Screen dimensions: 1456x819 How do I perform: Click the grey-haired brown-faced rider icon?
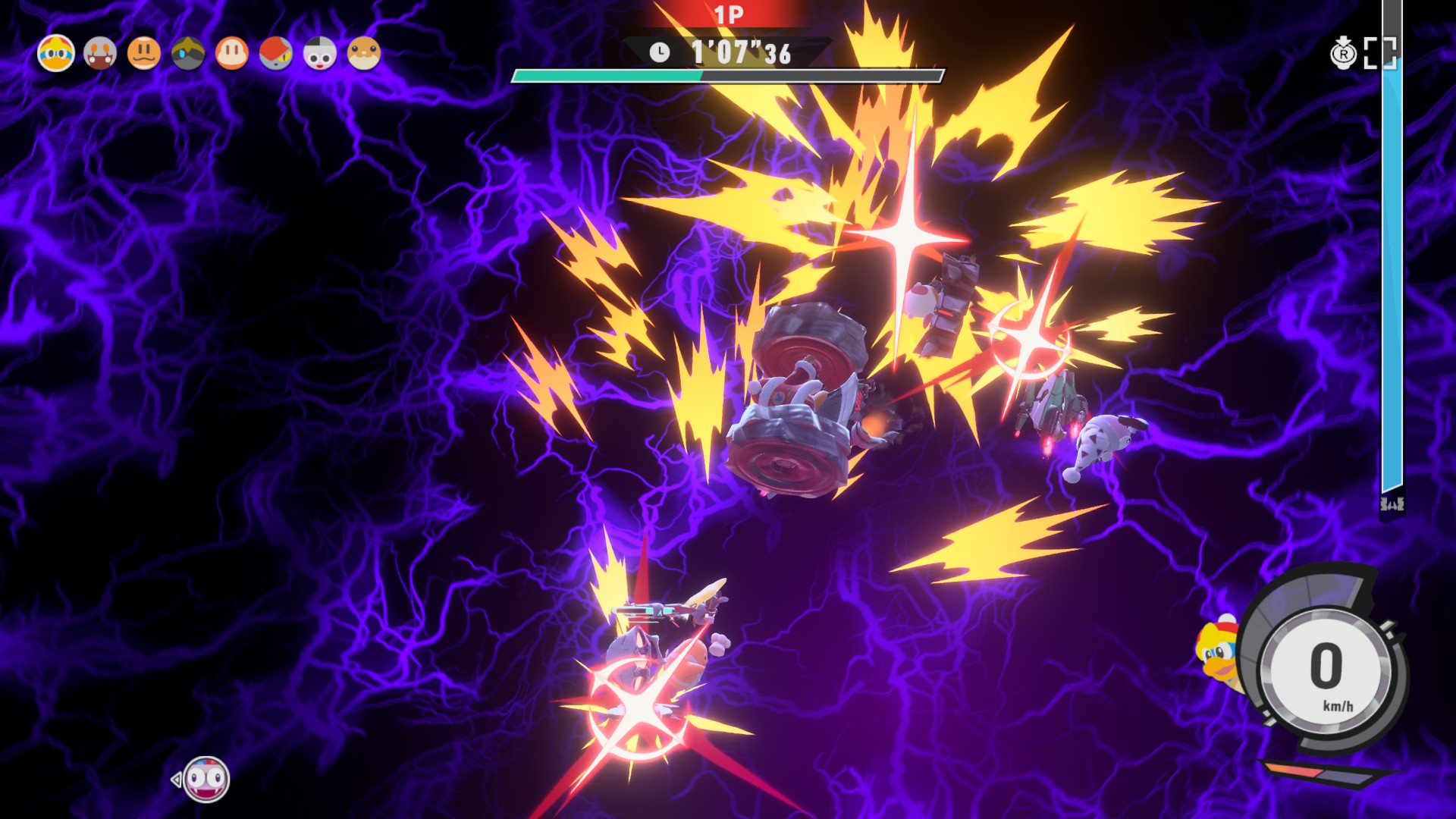pyautogui.click(x=100, y=54)
